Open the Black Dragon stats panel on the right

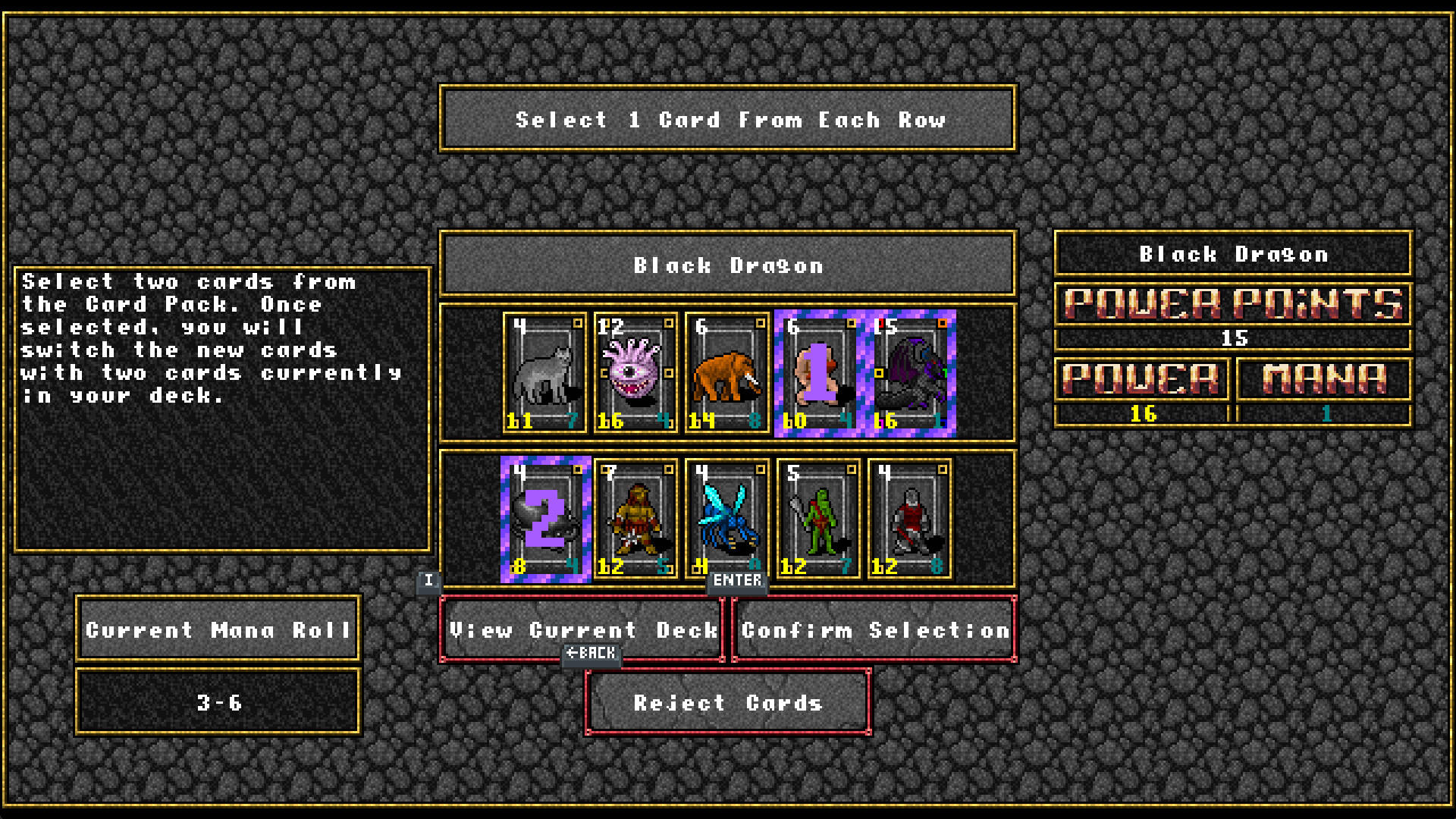(1231, 255)
